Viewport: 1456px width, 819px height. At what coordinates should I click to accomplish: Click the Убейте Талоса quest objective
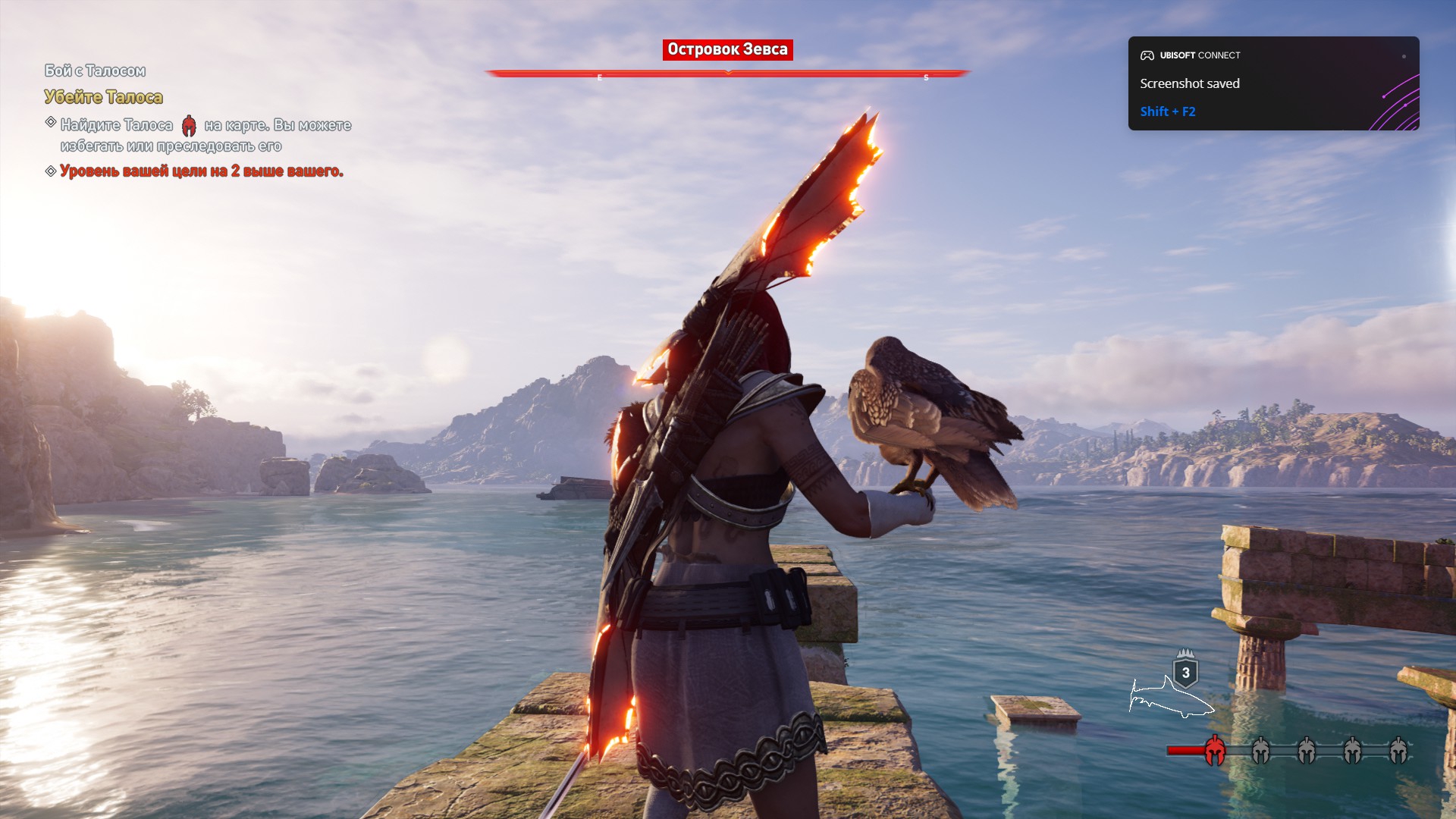click(x=103, y=97)
